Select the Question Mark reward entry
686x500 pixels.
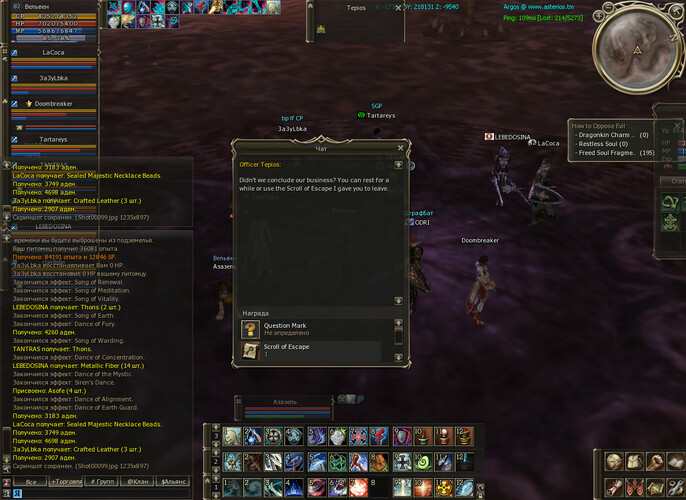coord(310,328)
